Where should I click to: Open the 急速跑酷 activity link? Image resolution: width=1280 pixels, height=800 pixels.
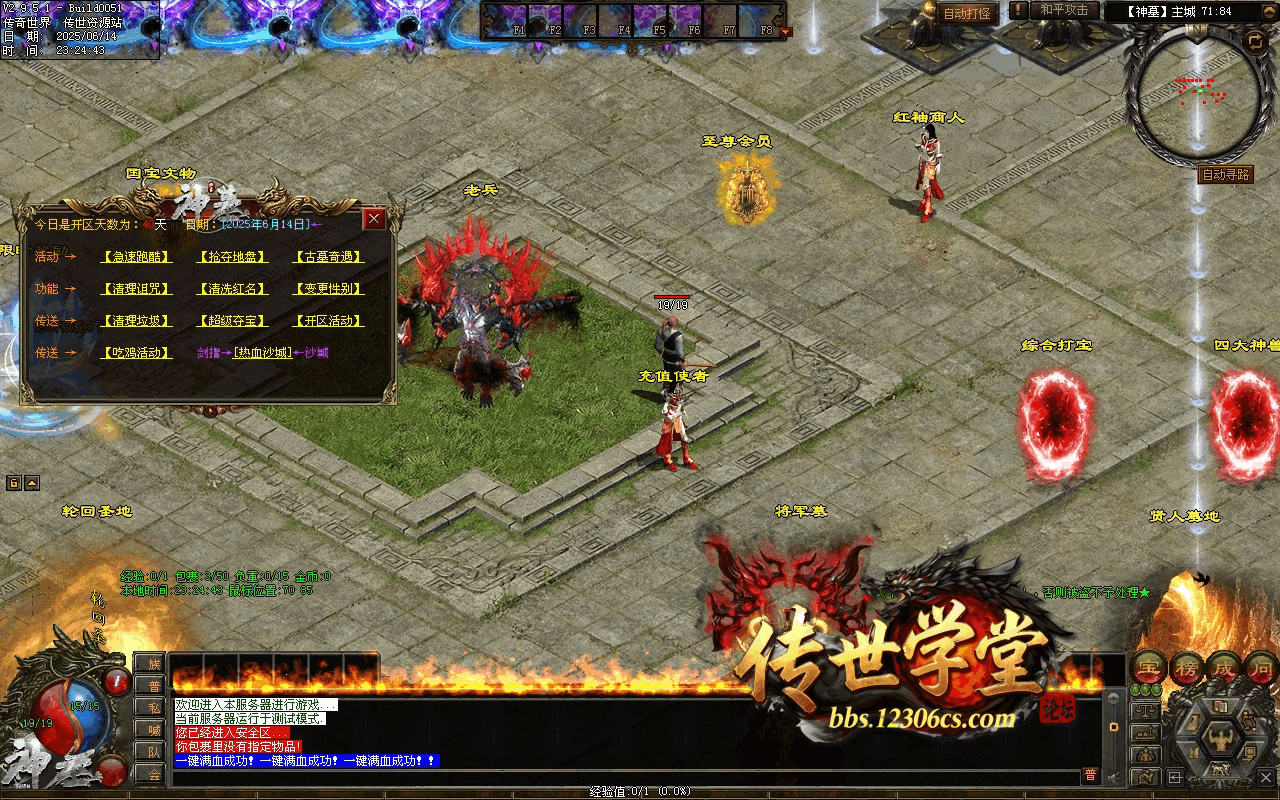click(x=137, y=257)
